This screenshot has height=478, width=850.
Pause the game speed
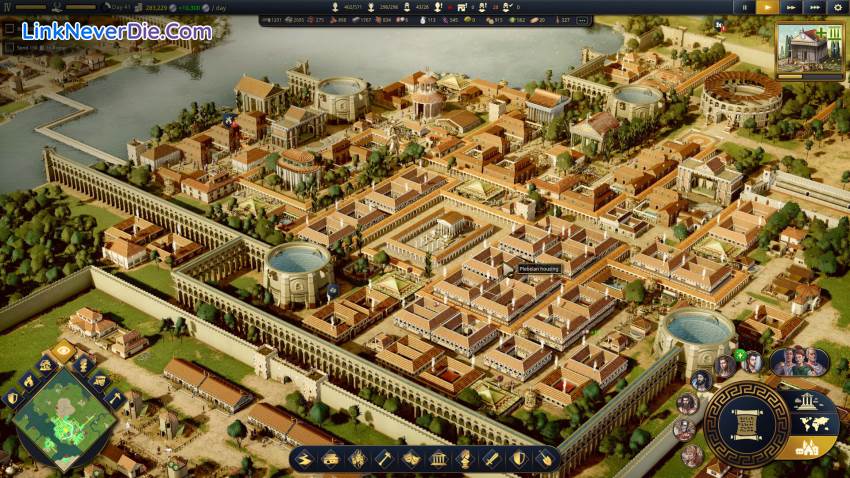(743, 6)
